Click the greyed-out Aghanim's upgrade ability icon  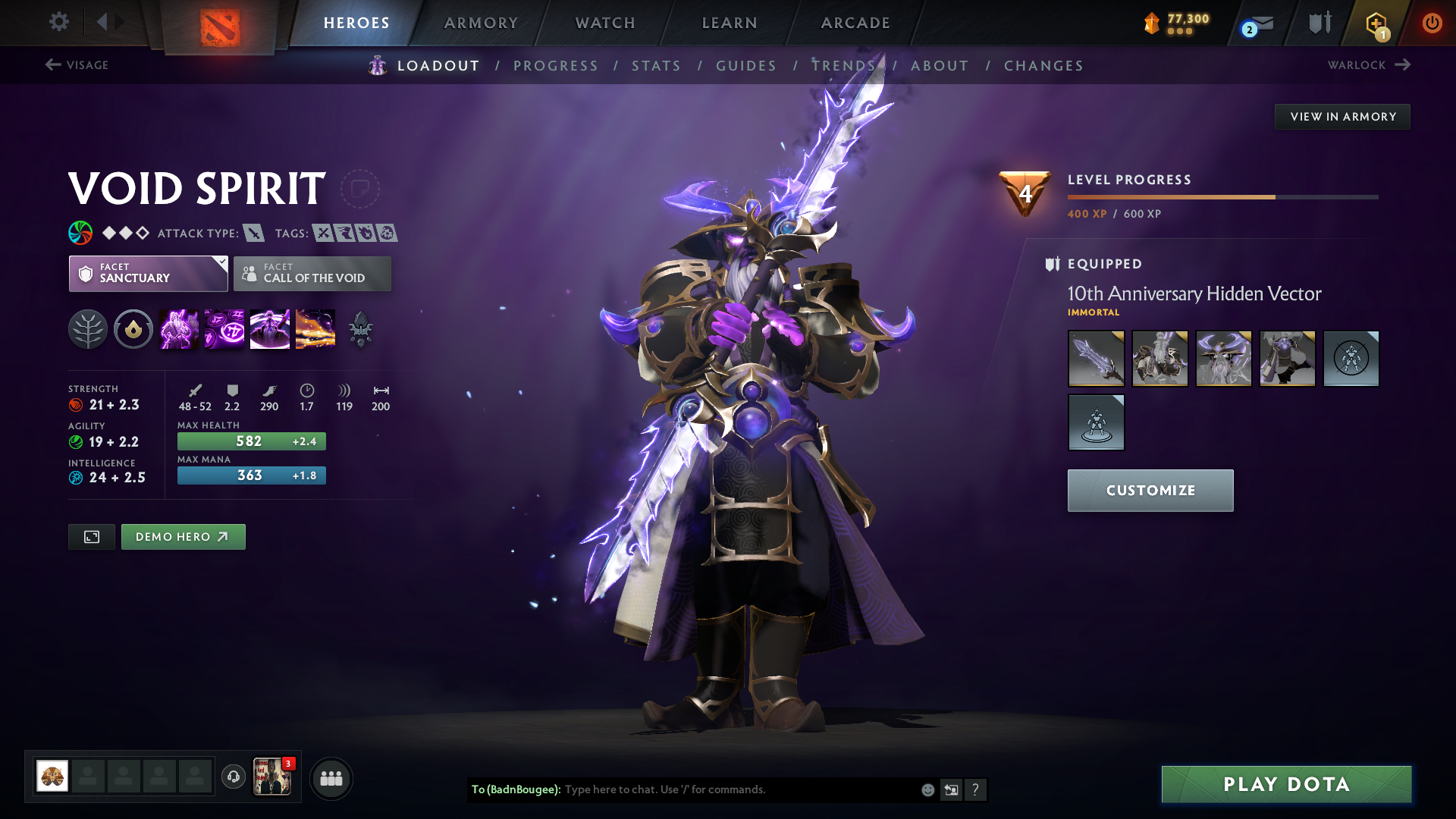[360, 328]
